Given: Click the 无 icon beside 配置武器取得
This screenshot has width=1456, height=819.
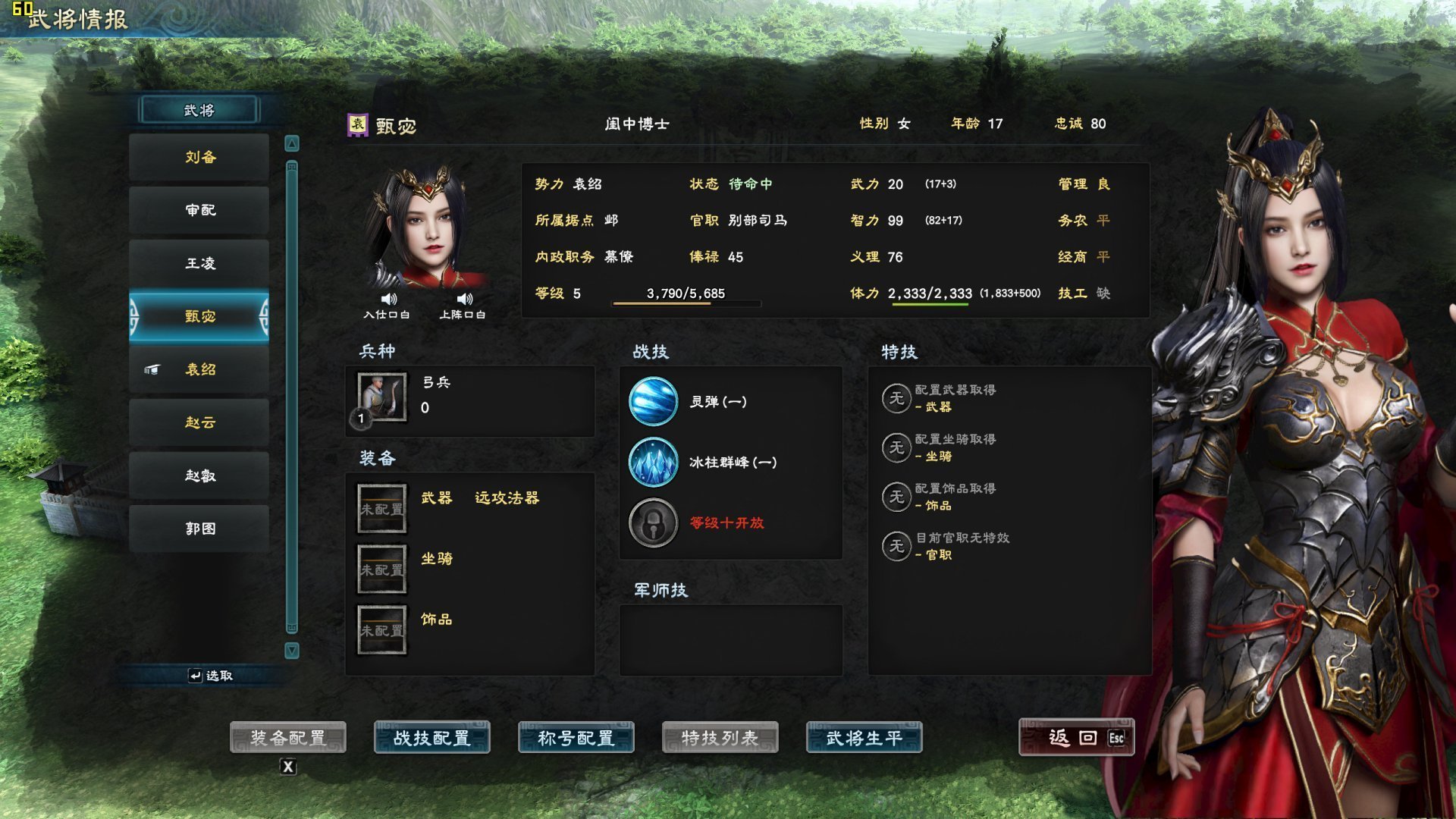Looking at the screenshot, I should (896, 397).
